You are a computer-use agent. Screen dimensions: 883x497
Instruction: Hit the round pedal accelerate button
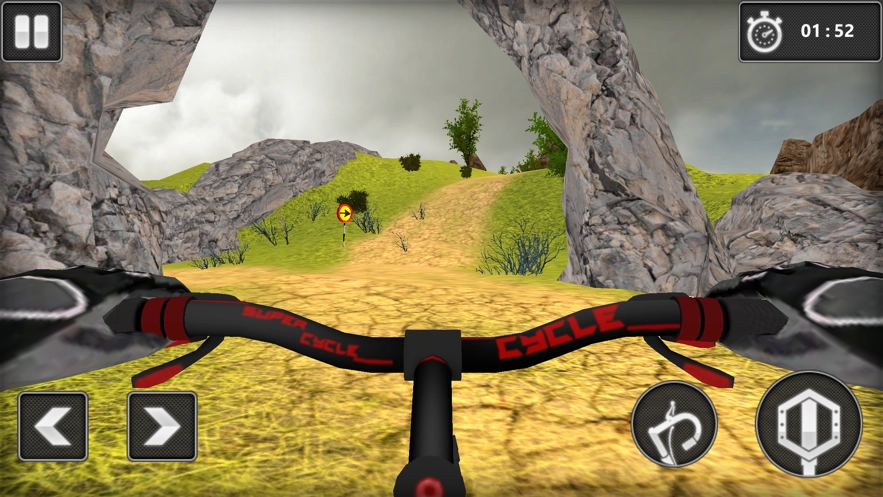pos(809,424)
